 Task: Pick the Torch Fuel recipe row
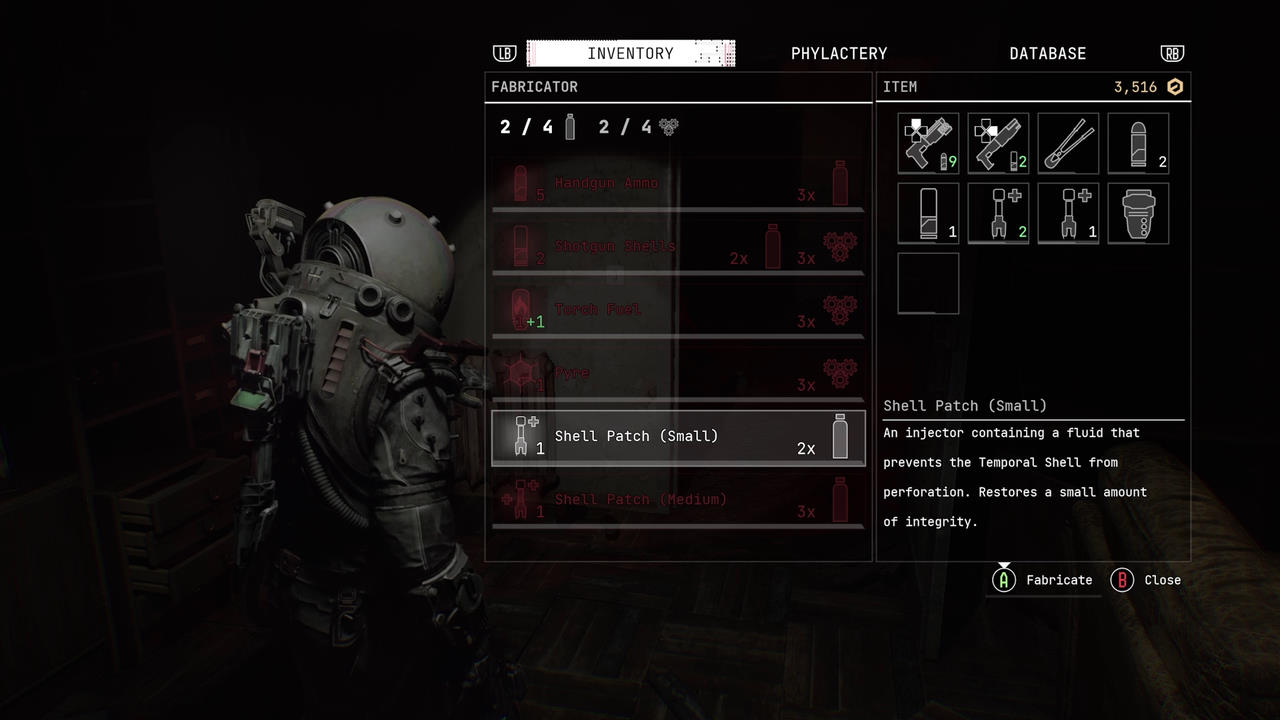tap(678, 310)
